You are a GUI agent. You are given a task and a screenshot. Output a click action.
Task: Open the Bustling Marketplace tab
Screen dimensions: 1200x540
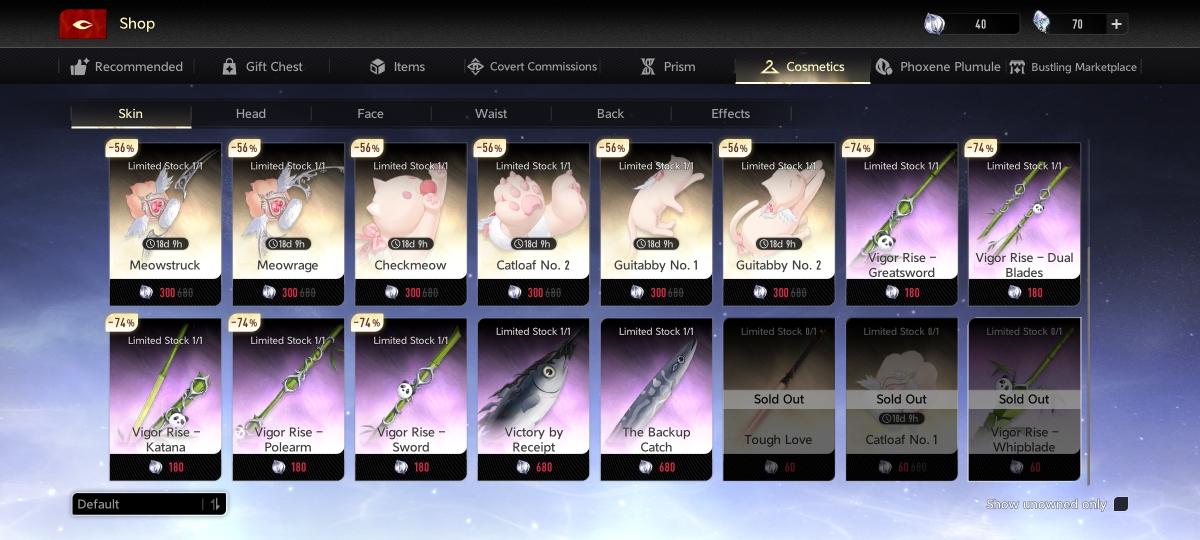point(1073,67)
